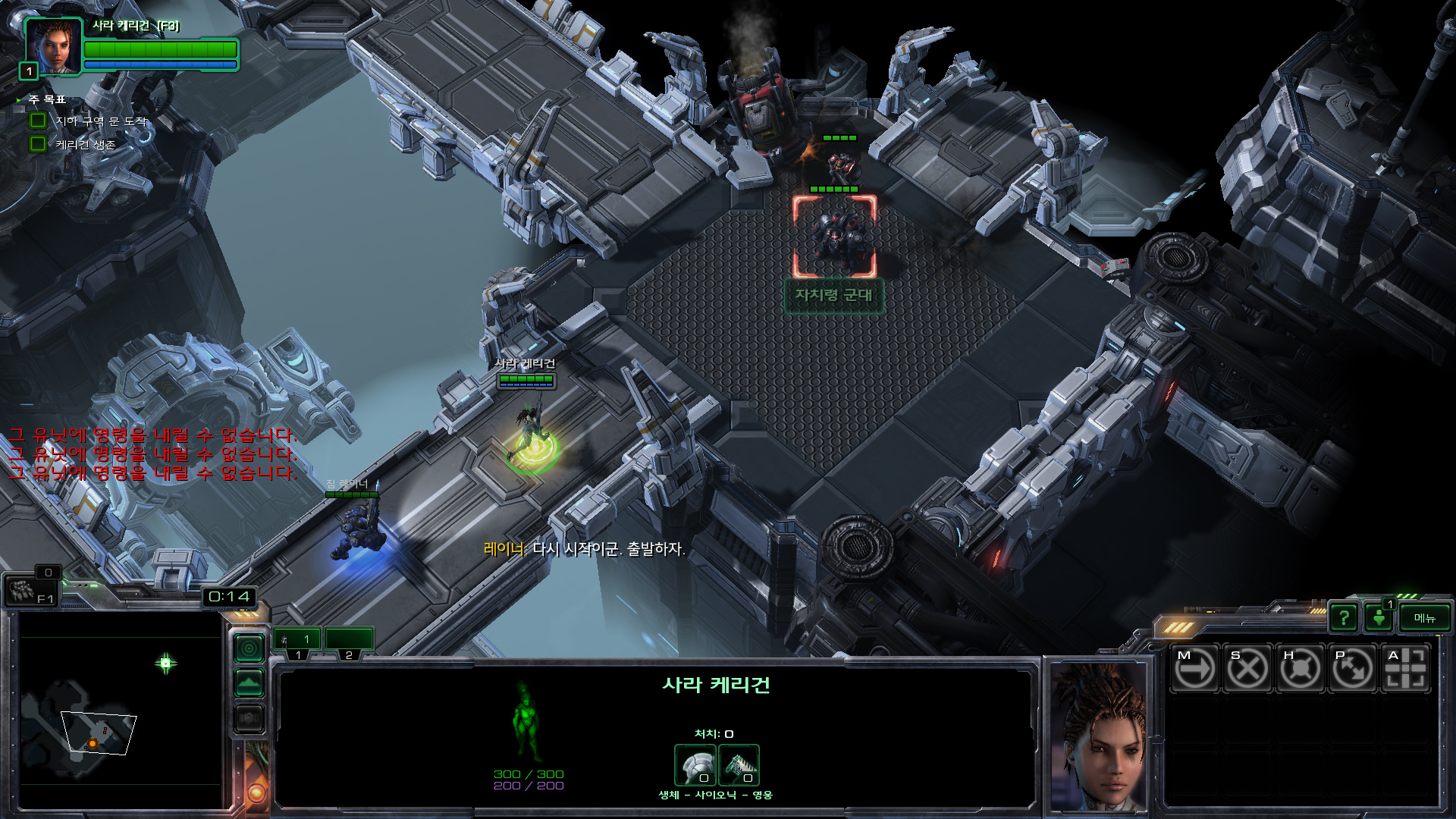The height and width of the screenshot is (819, 1456).
Task: Select Sarah Kerrigan's hero portrait button
Action: [52, 46]
